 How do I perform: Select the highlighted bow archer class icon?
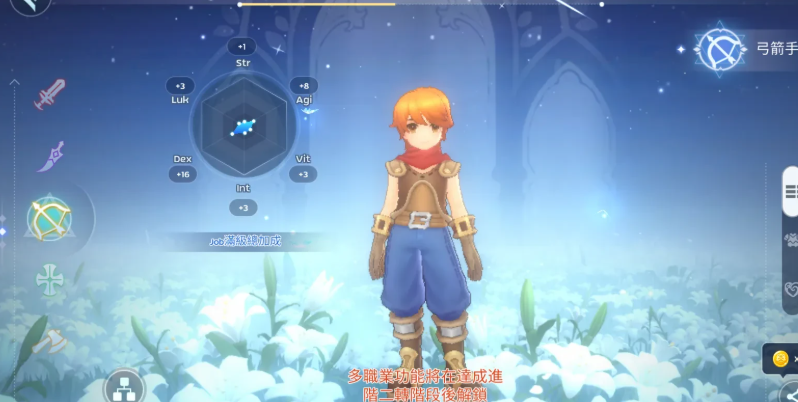[x=50, y=217]
